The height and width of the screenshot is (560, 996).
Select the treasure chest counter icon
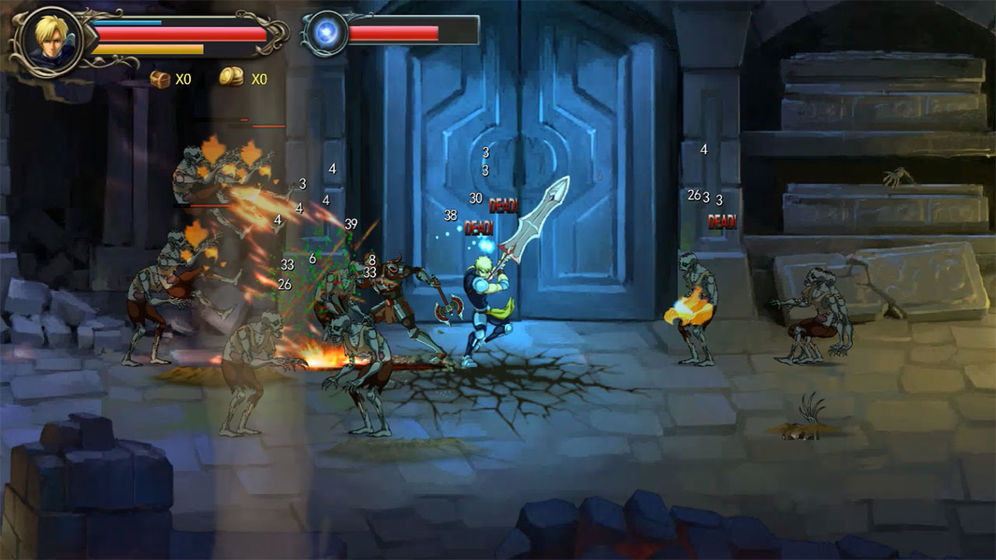coord(160,78)
